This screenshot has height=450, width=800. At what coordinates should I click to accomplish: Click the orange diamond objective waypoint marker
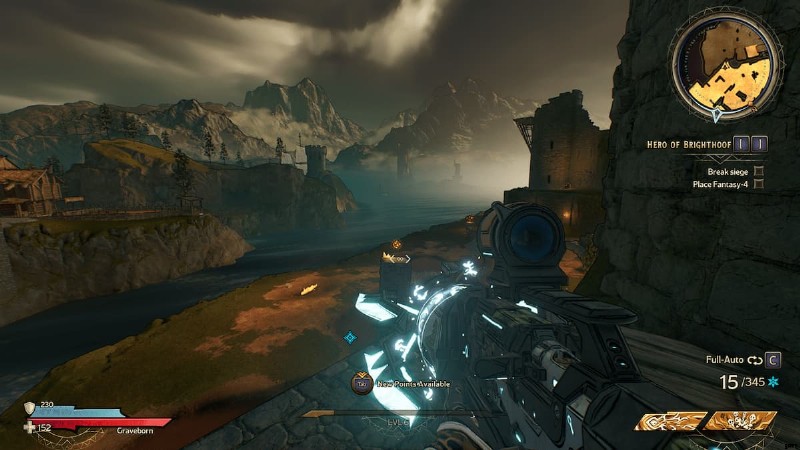click(x=397, y=244)
